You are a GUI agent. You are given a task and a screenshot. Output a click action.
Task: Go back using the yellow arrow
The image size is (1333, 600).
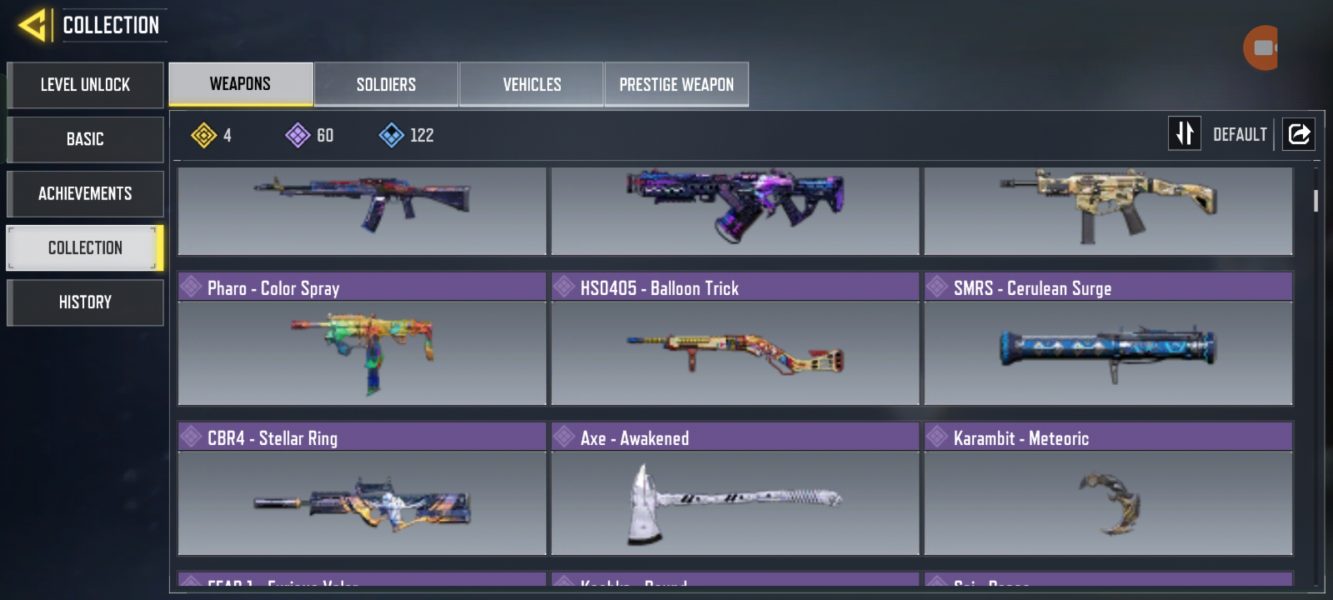32,25
